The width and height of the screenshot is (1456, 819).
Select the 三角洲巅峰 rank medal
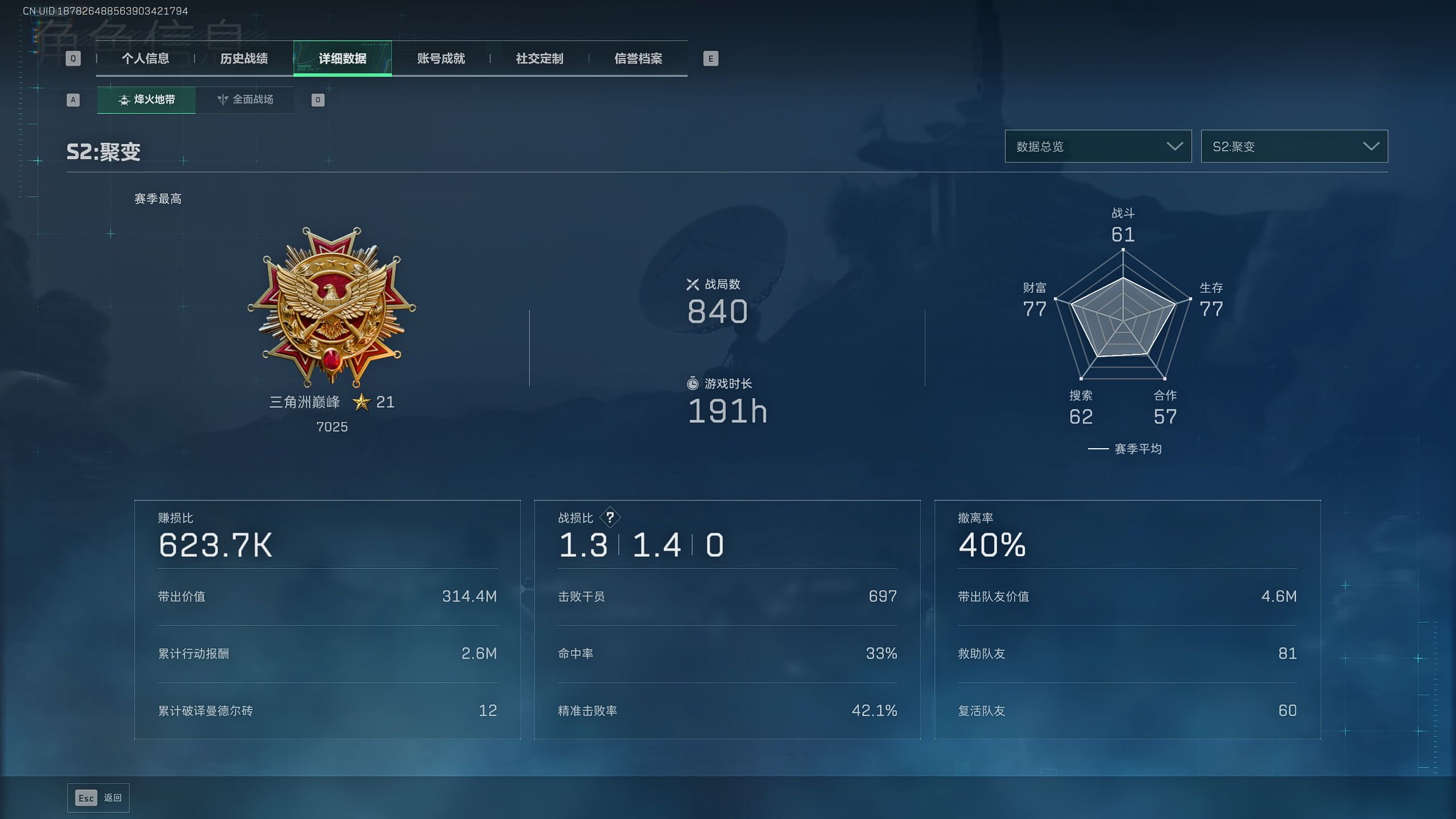[332, 307]
